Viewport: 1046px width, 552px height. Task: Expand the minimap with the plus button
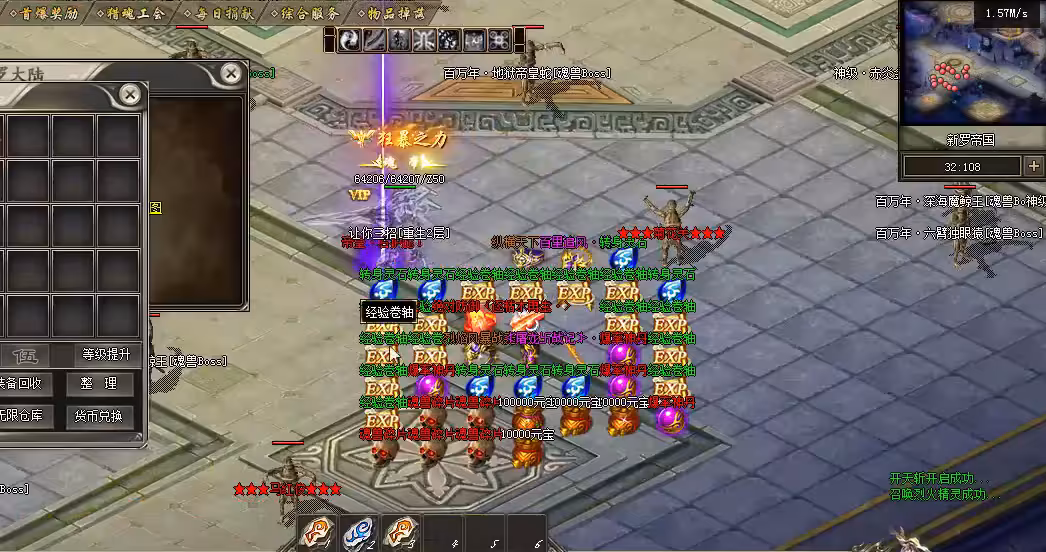pyautogui.click(x=1033, y=166)
